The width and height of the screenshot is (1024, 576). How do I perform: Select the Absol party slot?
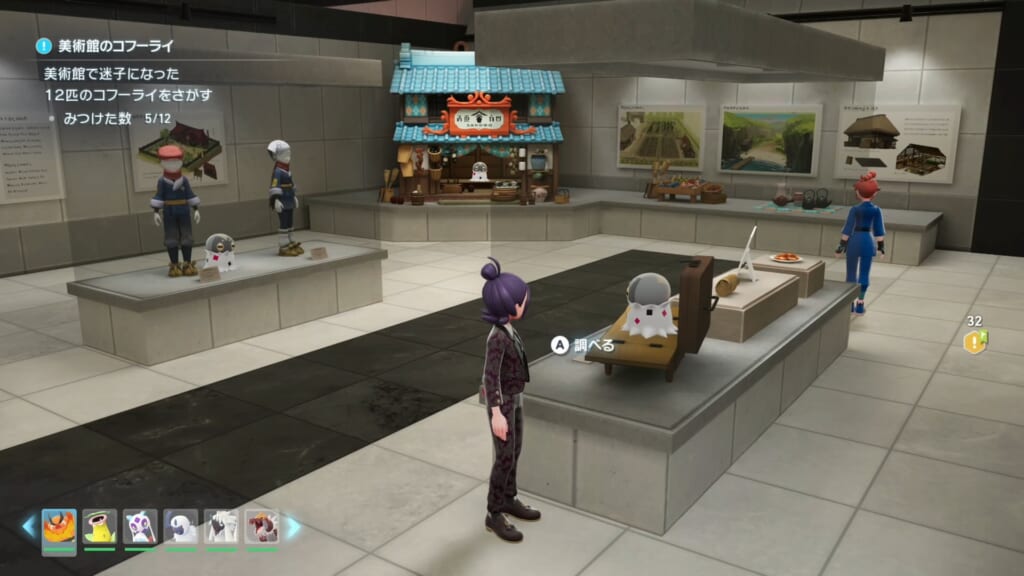[181, 525]
